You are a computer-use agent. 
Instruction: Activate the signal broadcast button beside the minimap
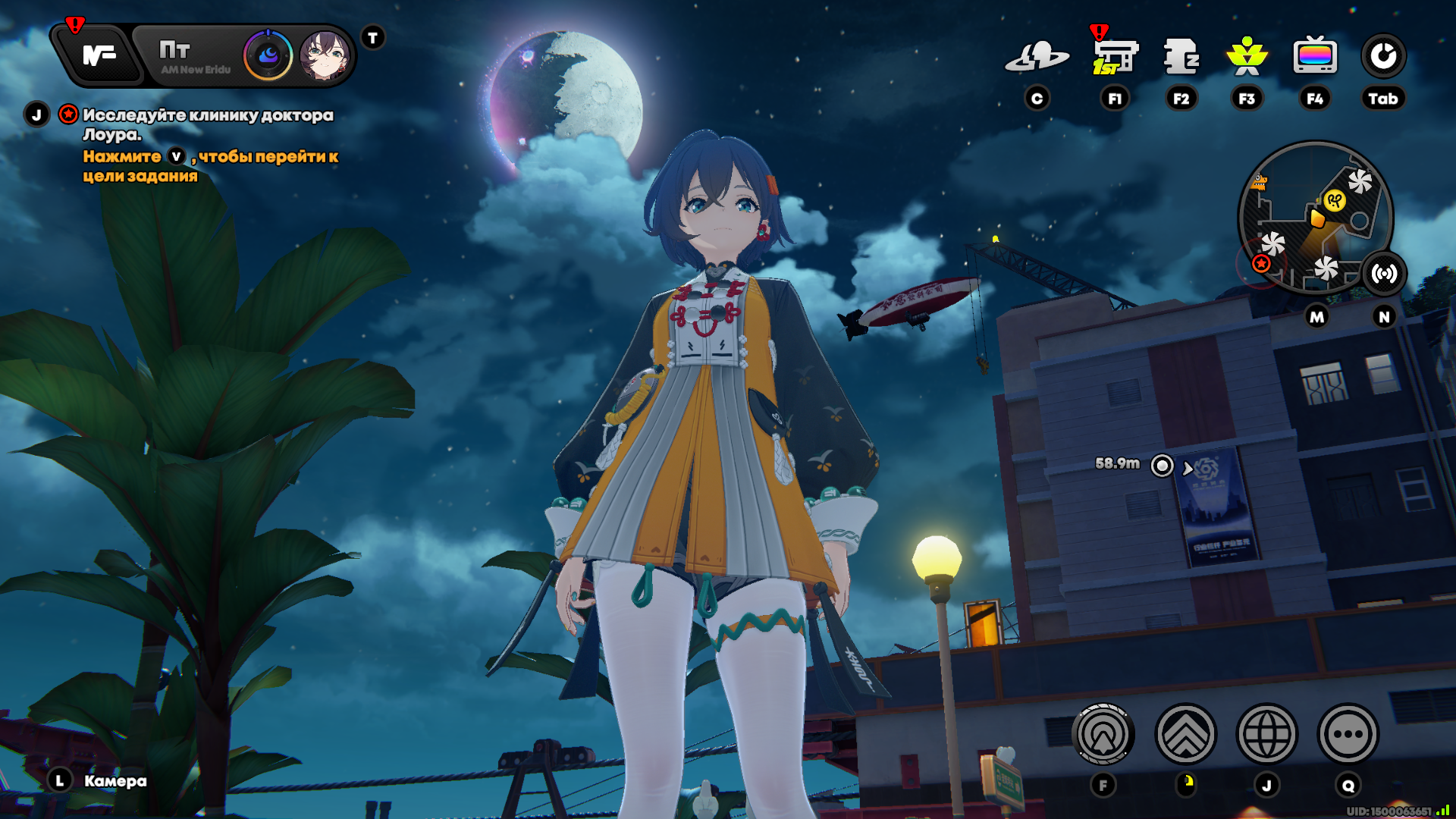tap(1384, 274)
